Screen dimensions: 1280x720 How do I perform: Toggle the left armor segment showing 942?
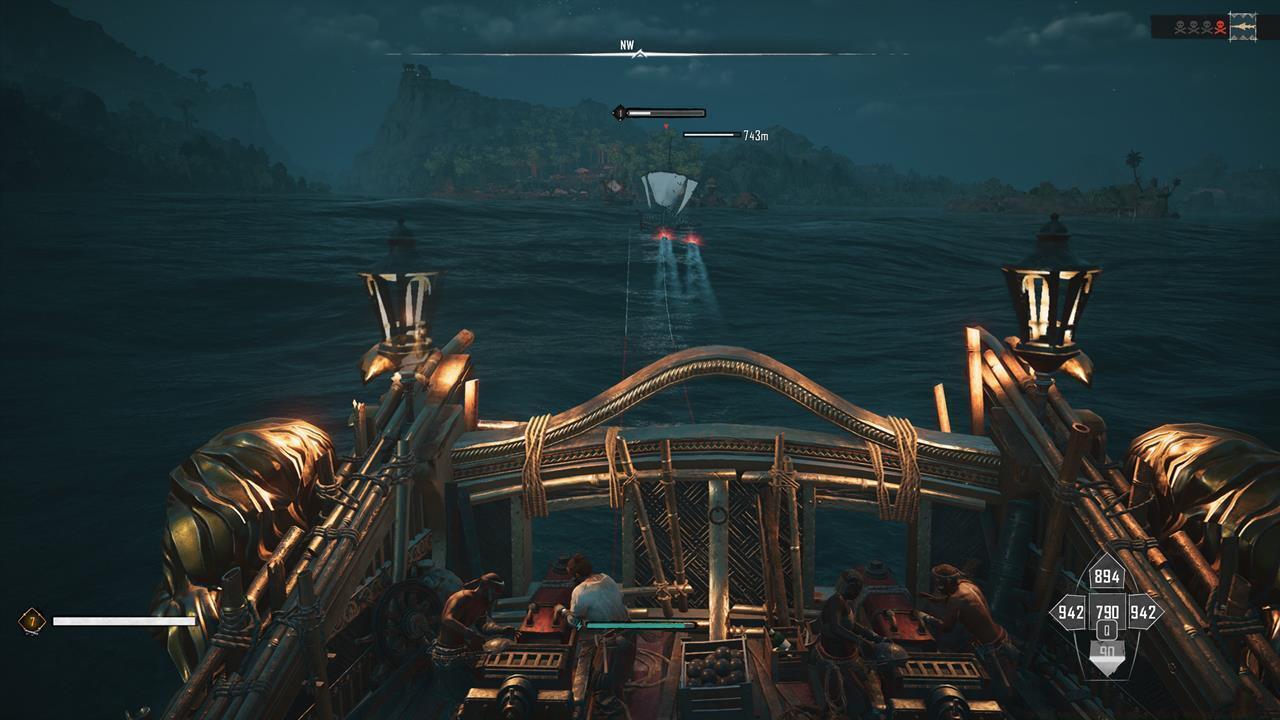(x=1071, y=611)
